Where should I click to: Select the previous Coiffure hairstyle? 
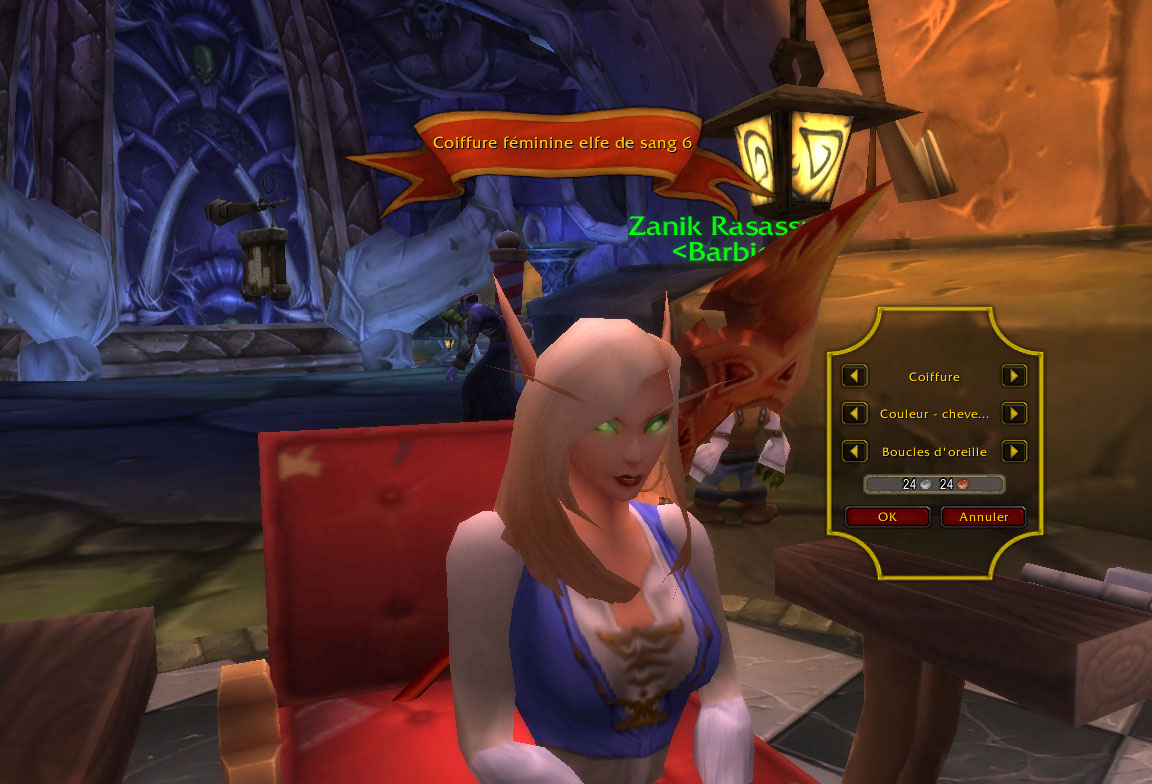coord(854,376)
